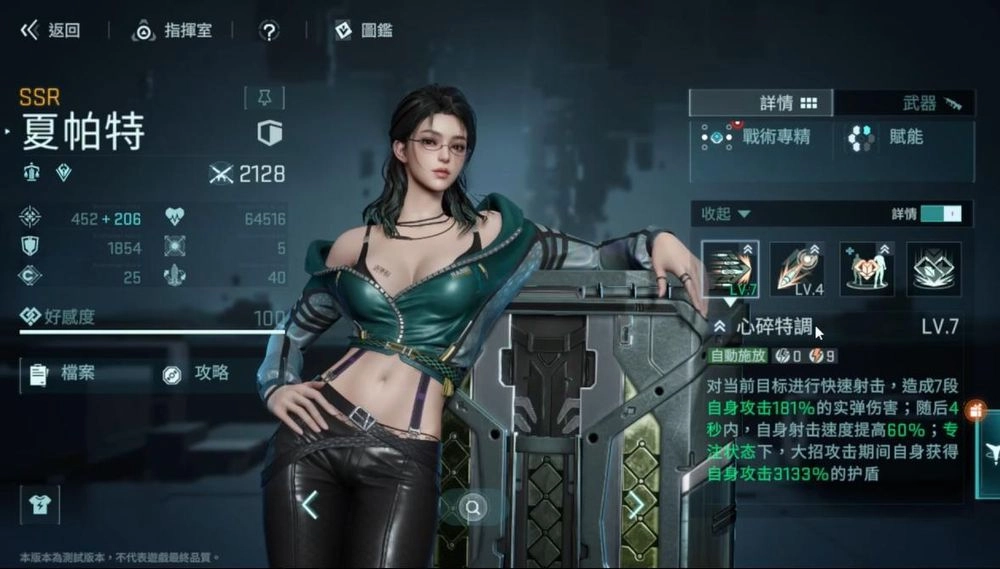
Task: Open the question mark help
Action: tap(268, 30)
